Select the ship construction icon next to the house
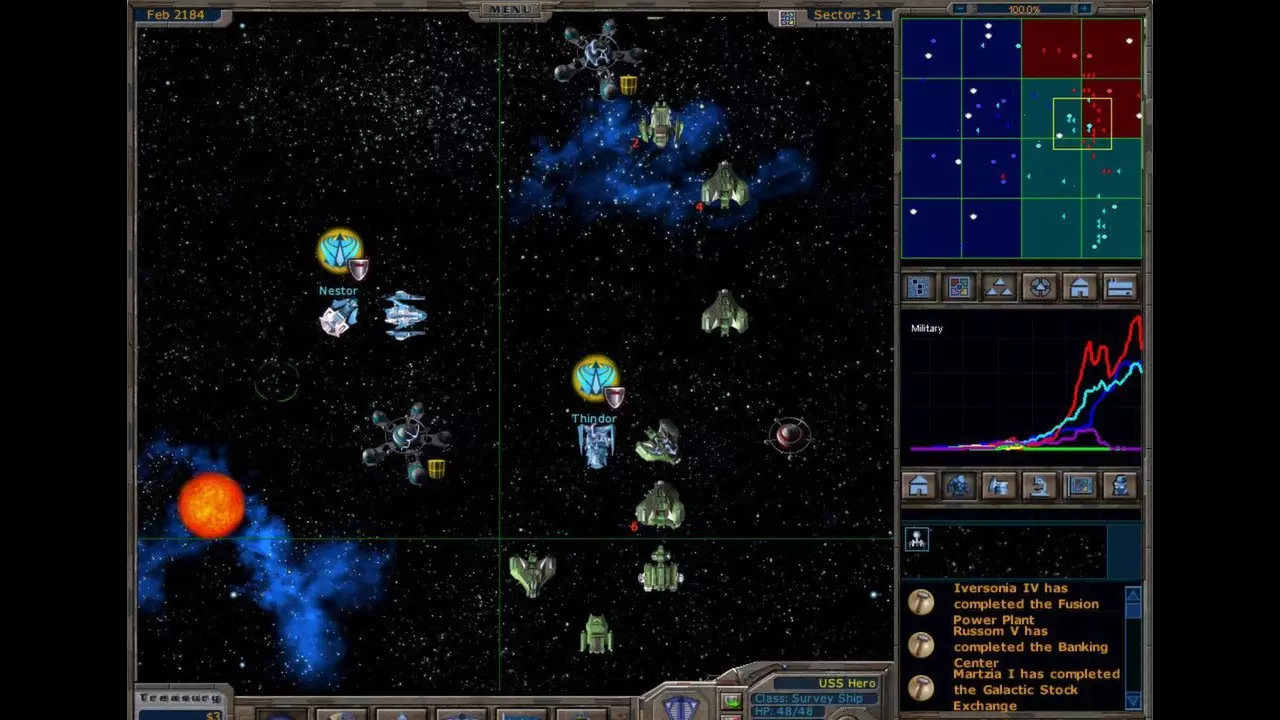Screen dimensions: 1280x720 (x=998, y=487)
